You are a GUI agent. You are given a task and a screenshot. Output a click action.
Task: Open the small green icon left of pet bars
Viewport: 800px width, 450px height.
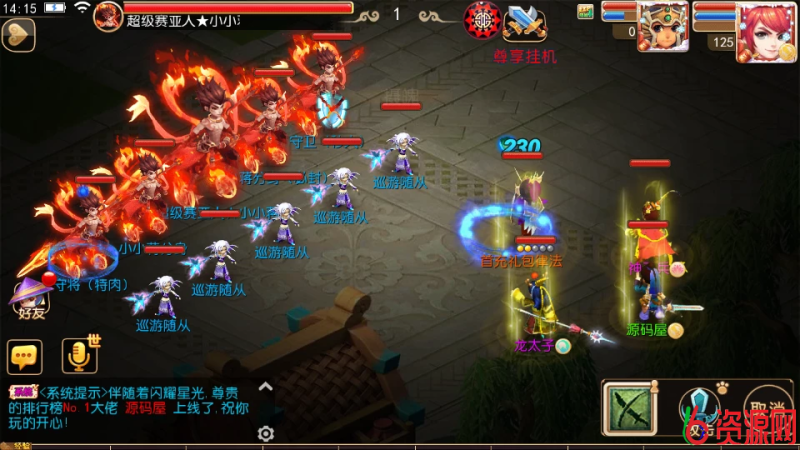585,12
